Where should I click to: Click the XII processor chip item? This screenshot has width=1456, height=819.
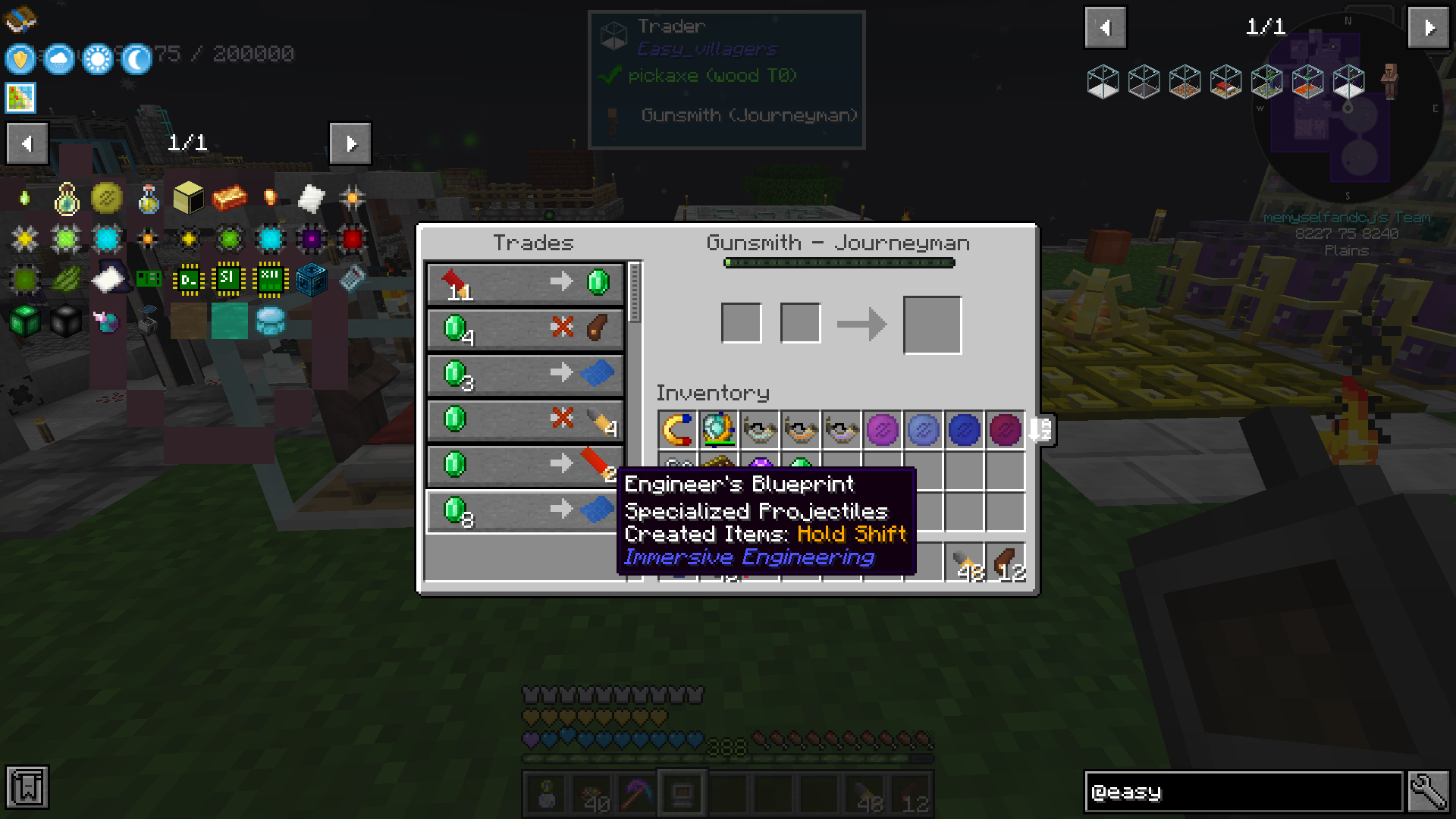tap(269, 278)
